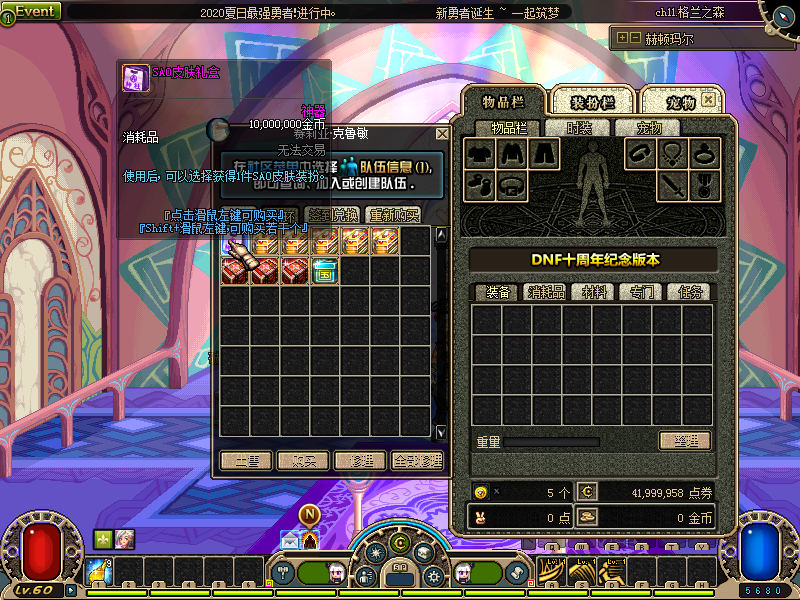Viewport: 800px width, 600px height.
Task: Show the 消耗品 (consumables) inventory tab
Action: pos(546,292)
